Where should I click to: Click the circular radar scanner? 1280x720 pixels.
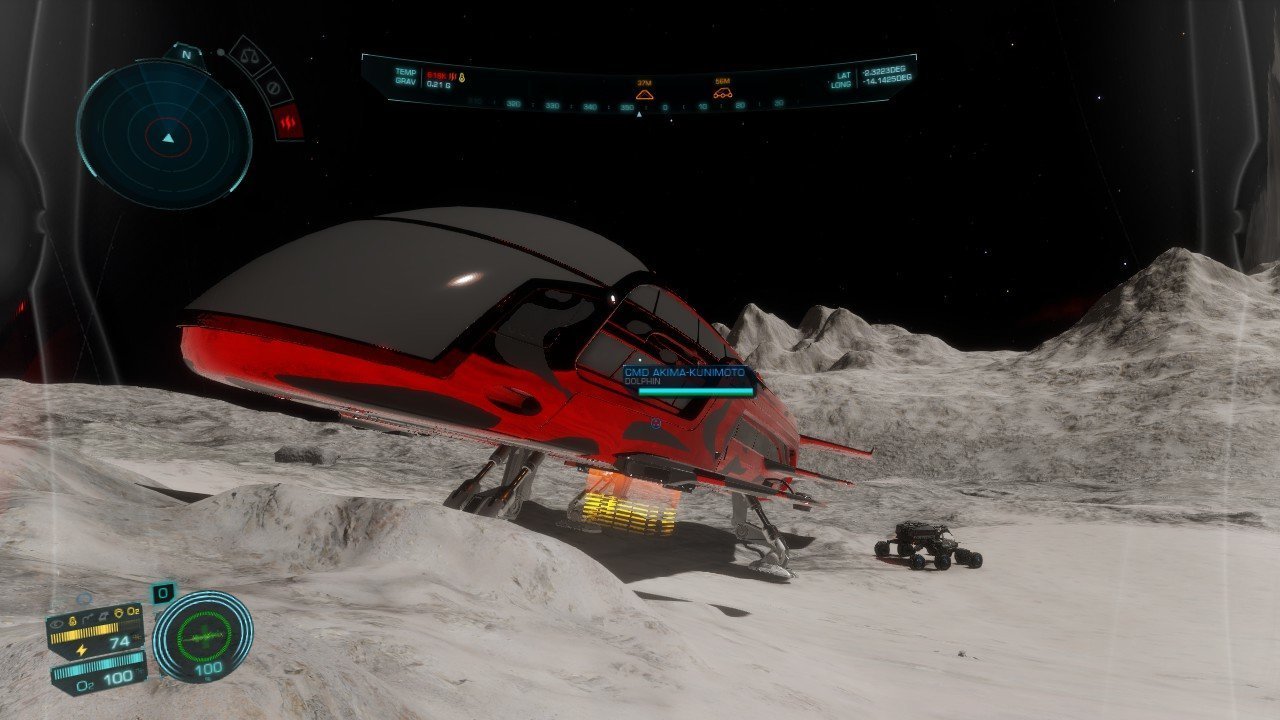pos(164,134)
